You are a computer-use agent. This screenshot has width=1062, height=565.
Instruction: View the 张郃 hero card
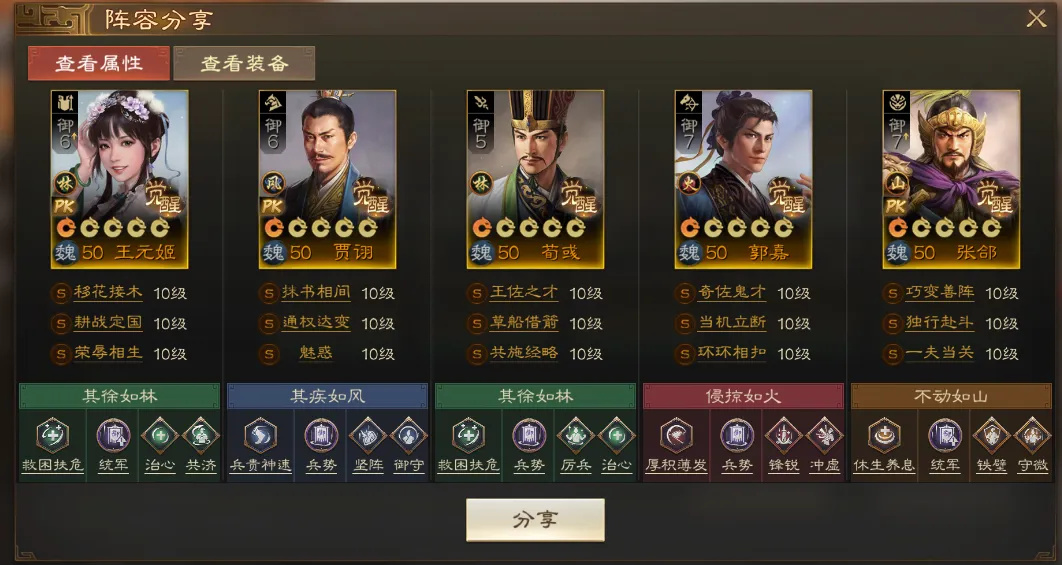[951, 178]
